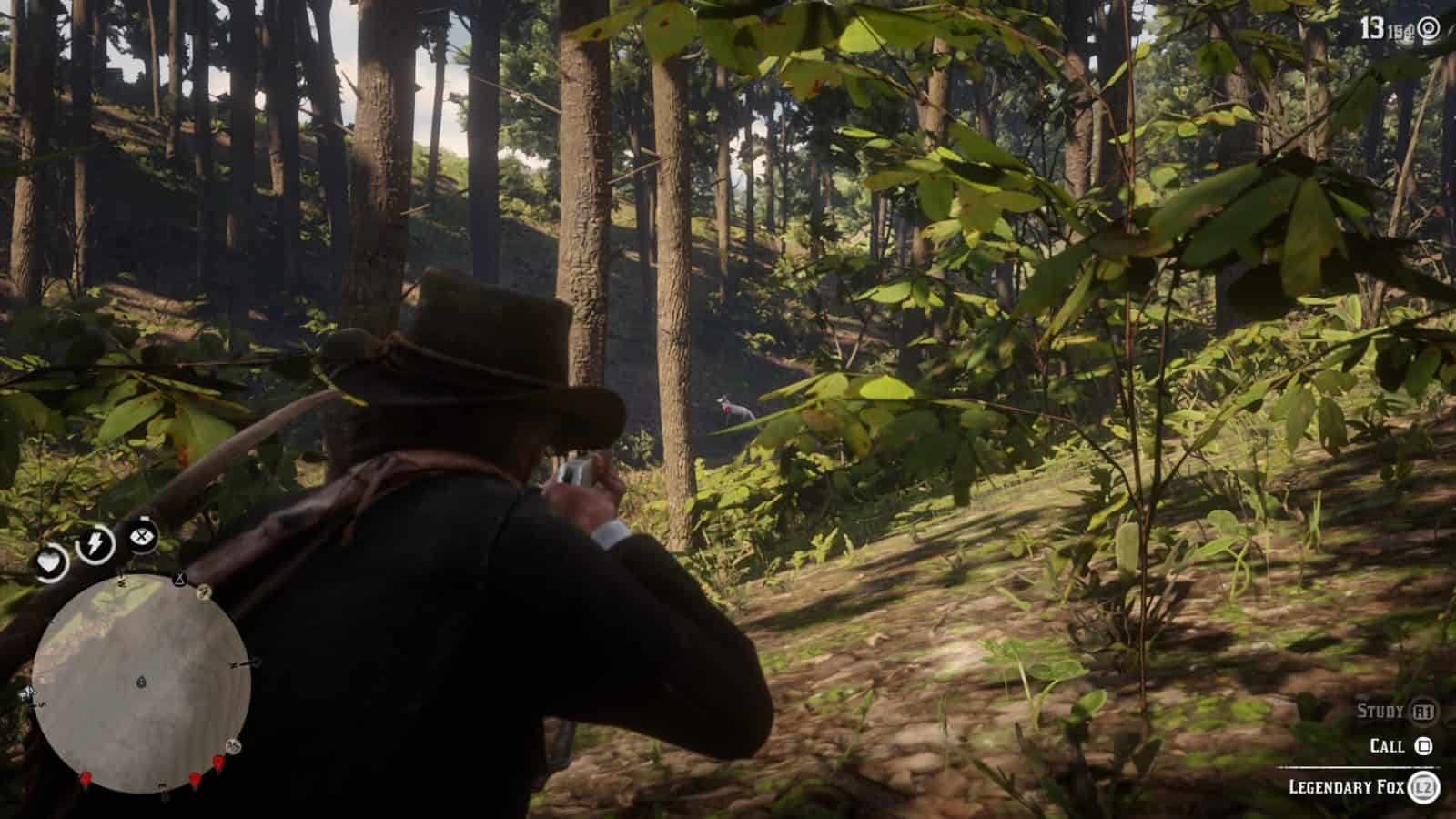Viewport: 1456px width, 819px height.
Task: Click the legendary animal icon on minimap edge
Action: [x=204, y=592]
